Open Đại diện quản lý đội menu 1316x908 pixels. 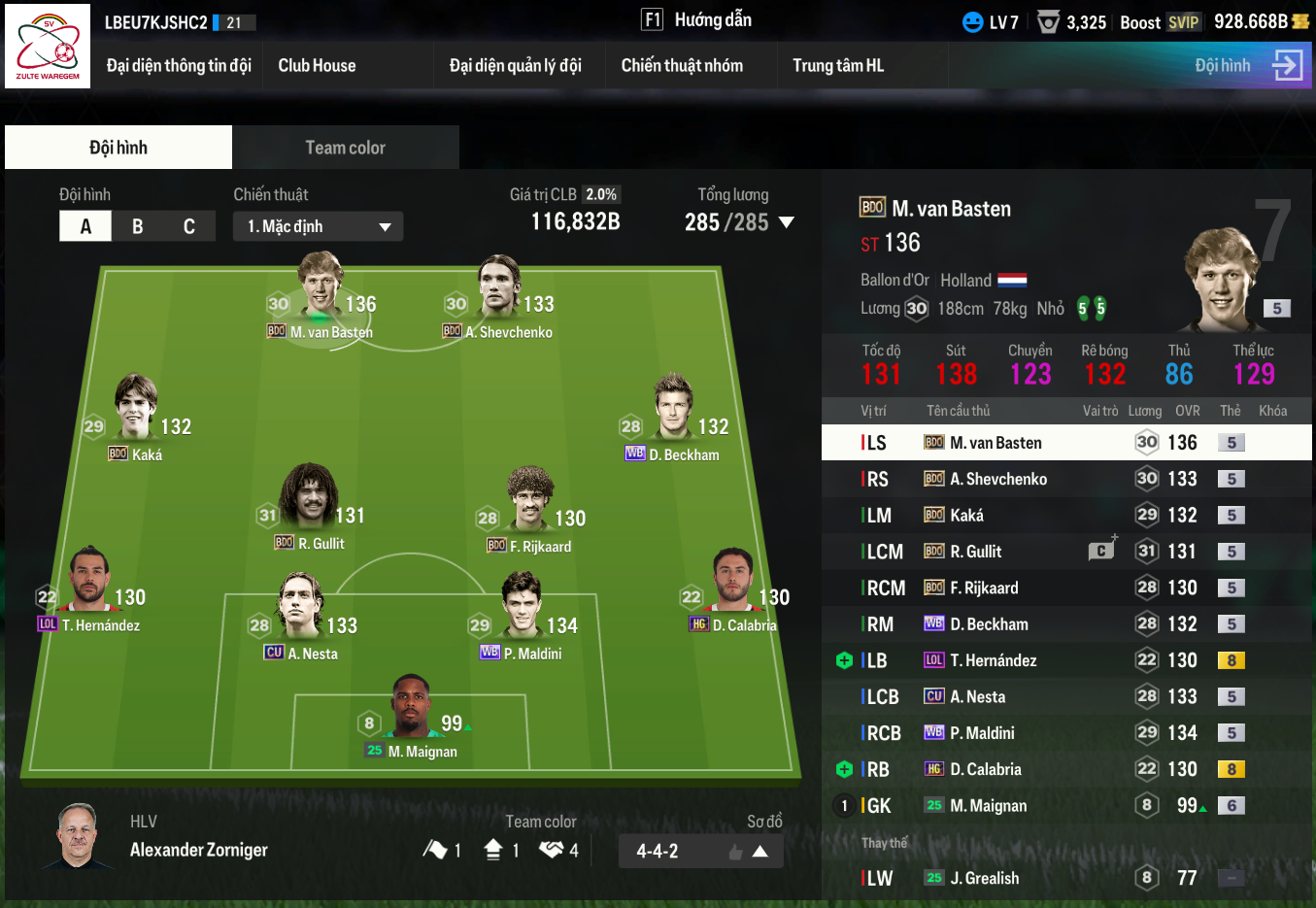coord(515,66)
